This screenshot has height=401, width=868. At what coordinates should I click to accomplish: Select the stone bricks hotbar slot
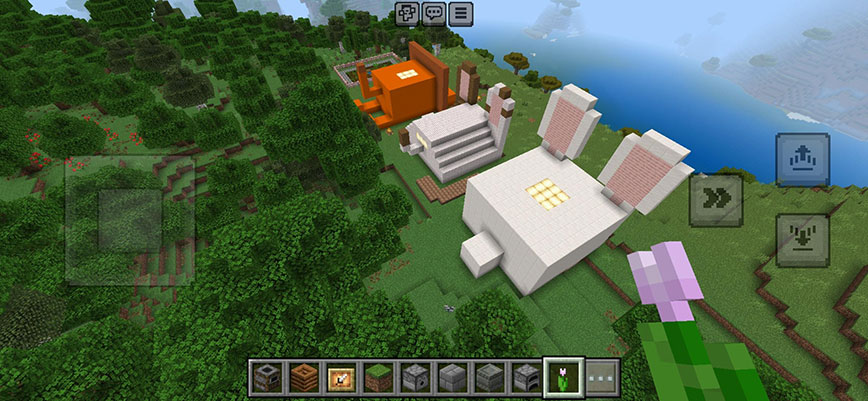(452, 378)
